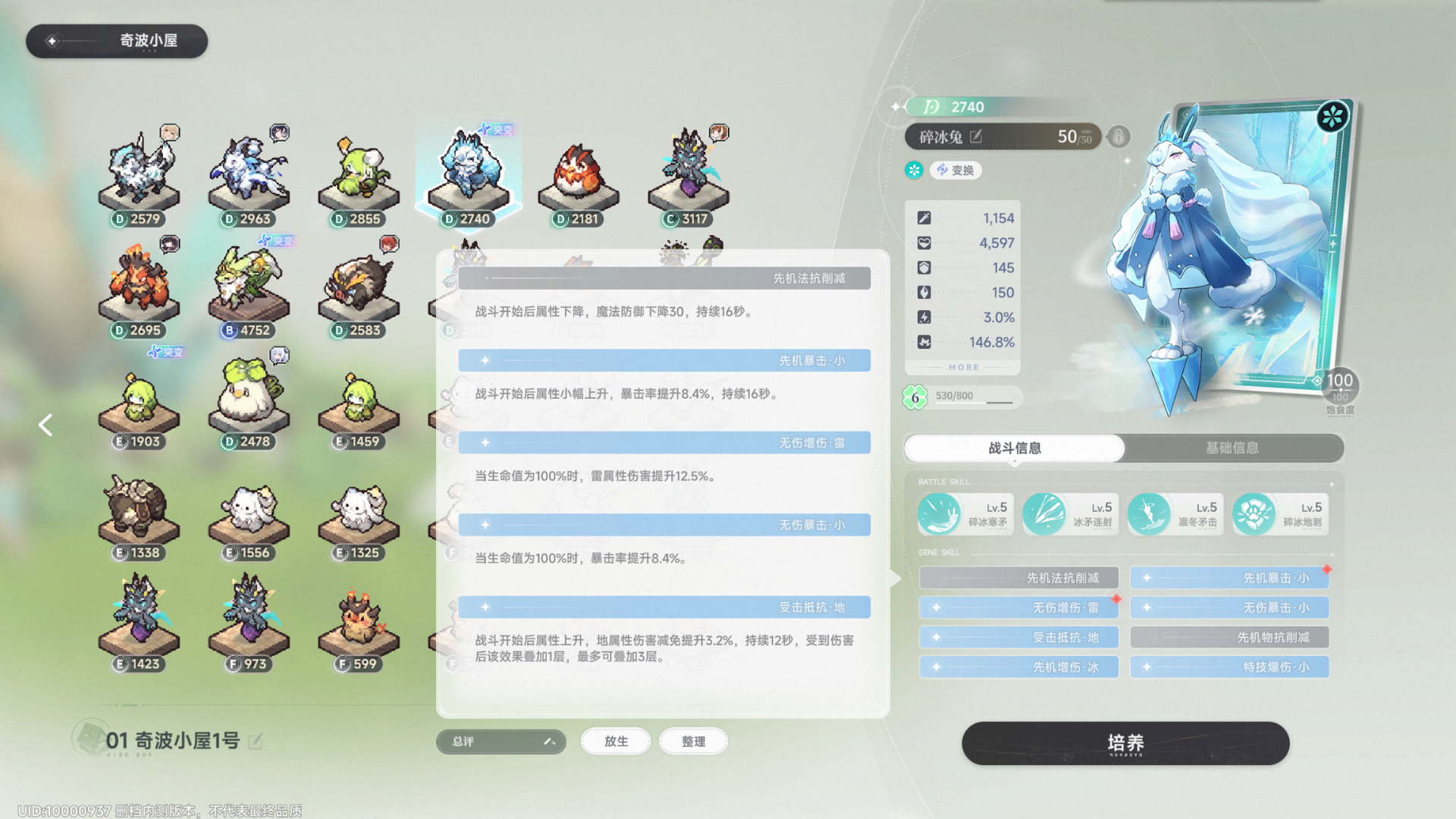Open the 总评 sort dropdown
1456x819 pixels.
[500, 742]
